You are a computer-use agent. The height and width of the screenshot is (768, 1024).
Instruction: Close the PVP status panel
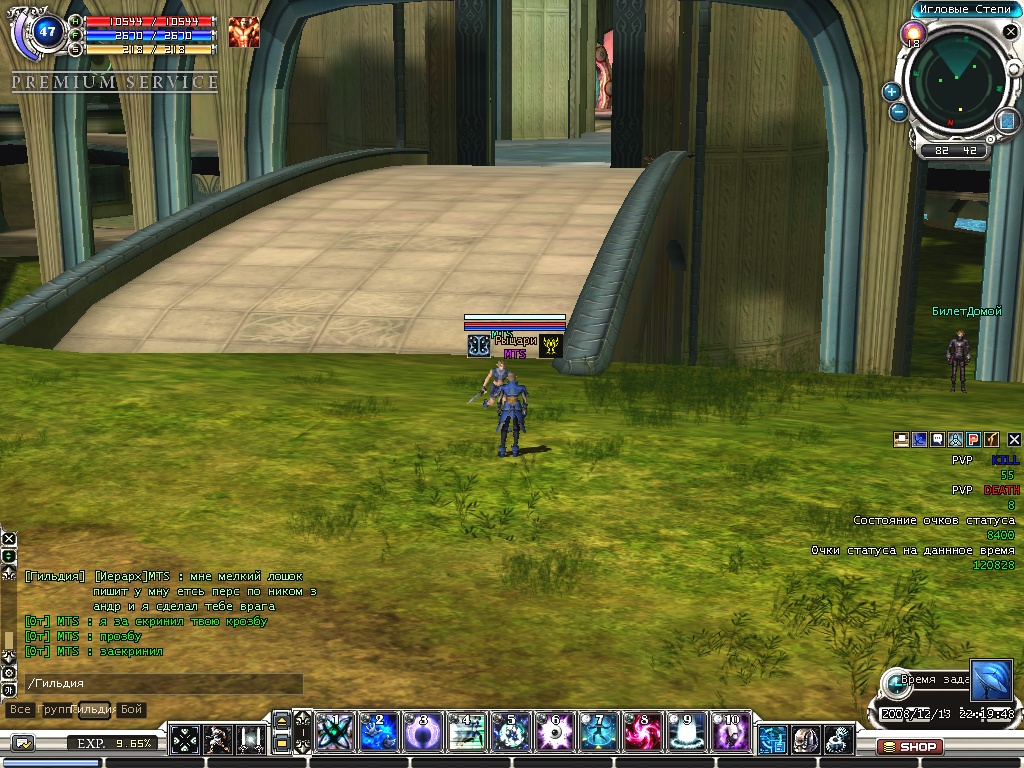click(1013, 439)
